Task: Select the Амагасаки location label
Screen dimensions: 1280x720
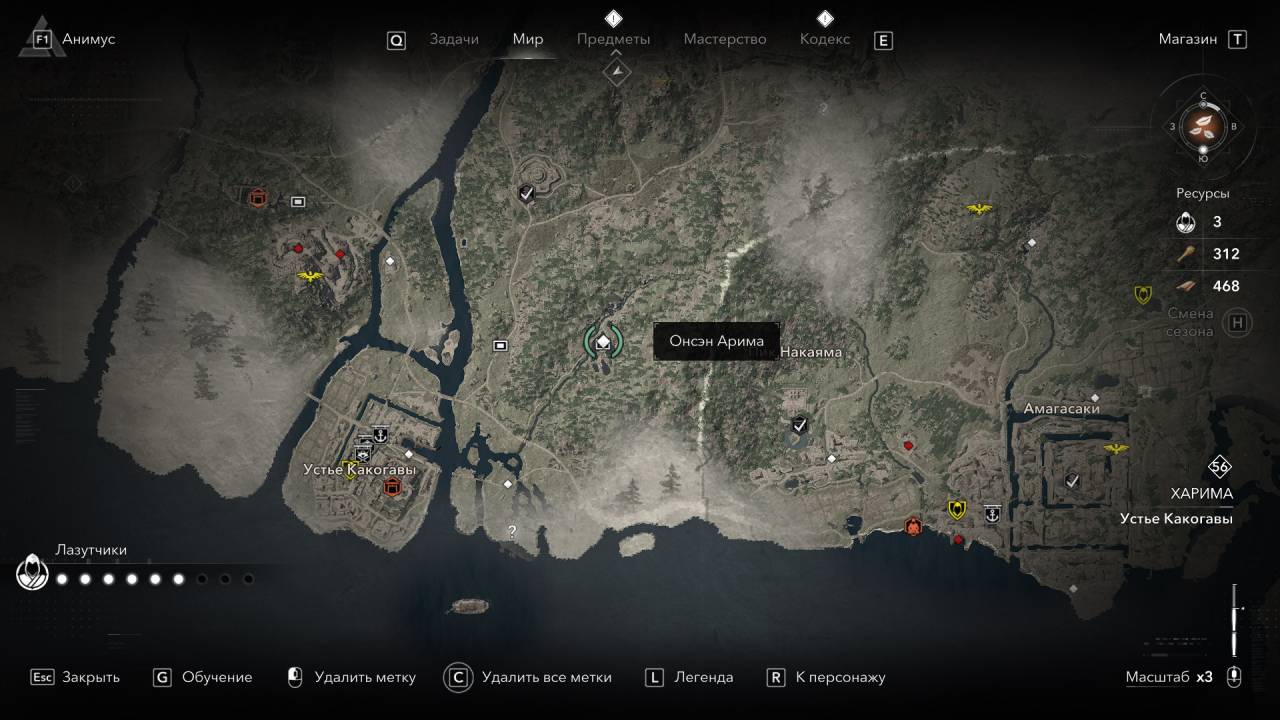Action: [x=1061, y=408]
